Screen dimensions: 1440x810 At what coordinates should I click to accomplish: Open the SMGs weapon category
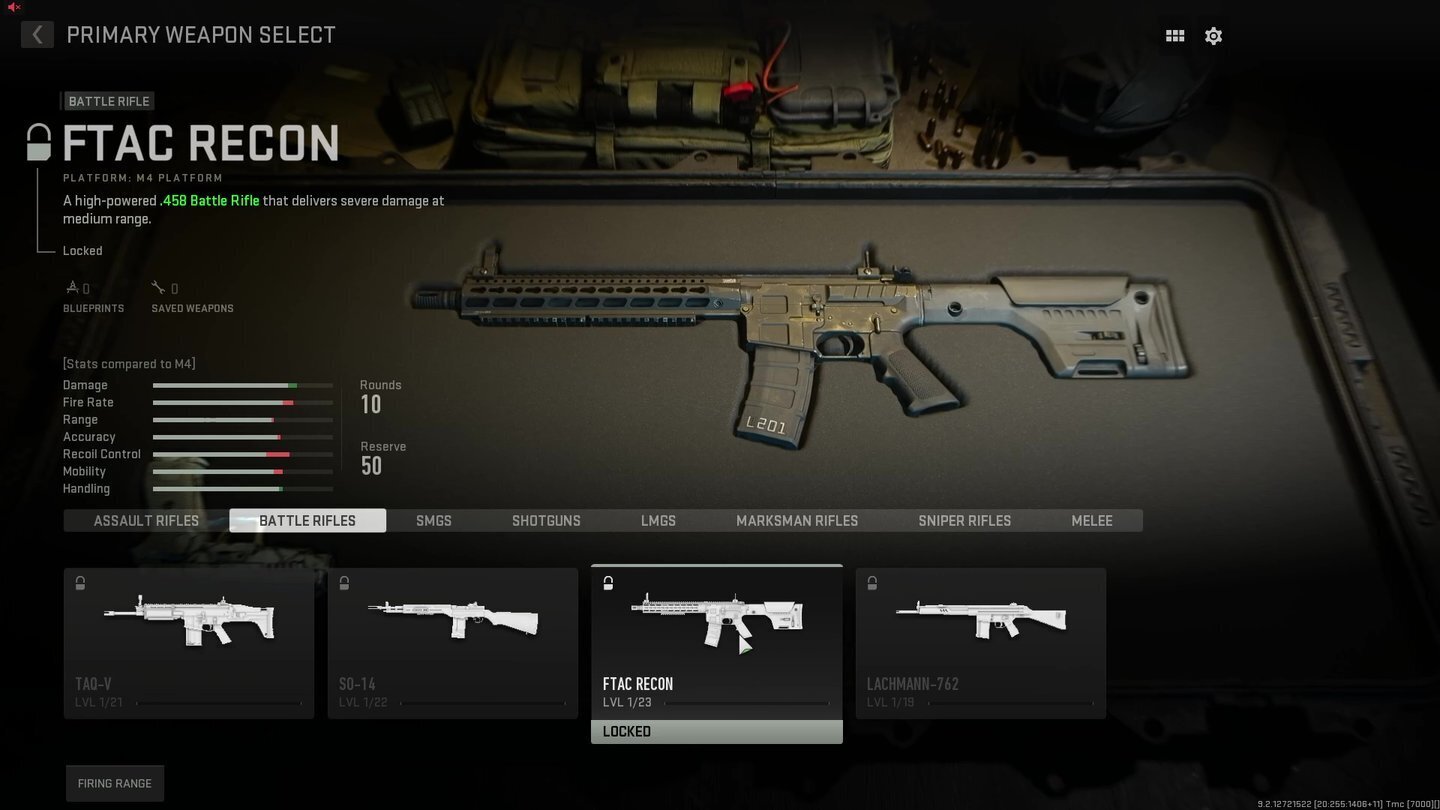click(433, 520)
